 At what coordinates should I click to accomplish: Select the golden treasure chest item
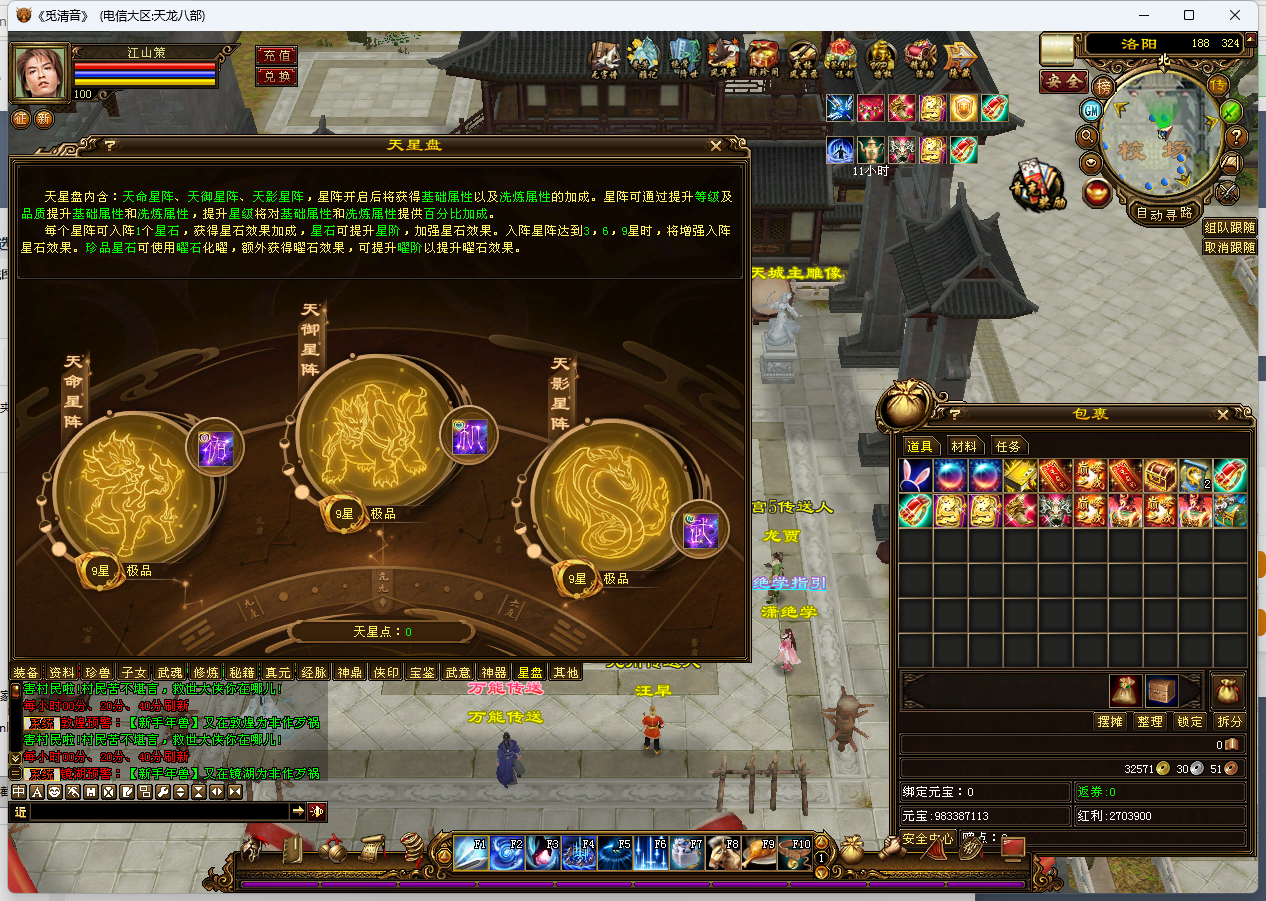(1160, 476)
